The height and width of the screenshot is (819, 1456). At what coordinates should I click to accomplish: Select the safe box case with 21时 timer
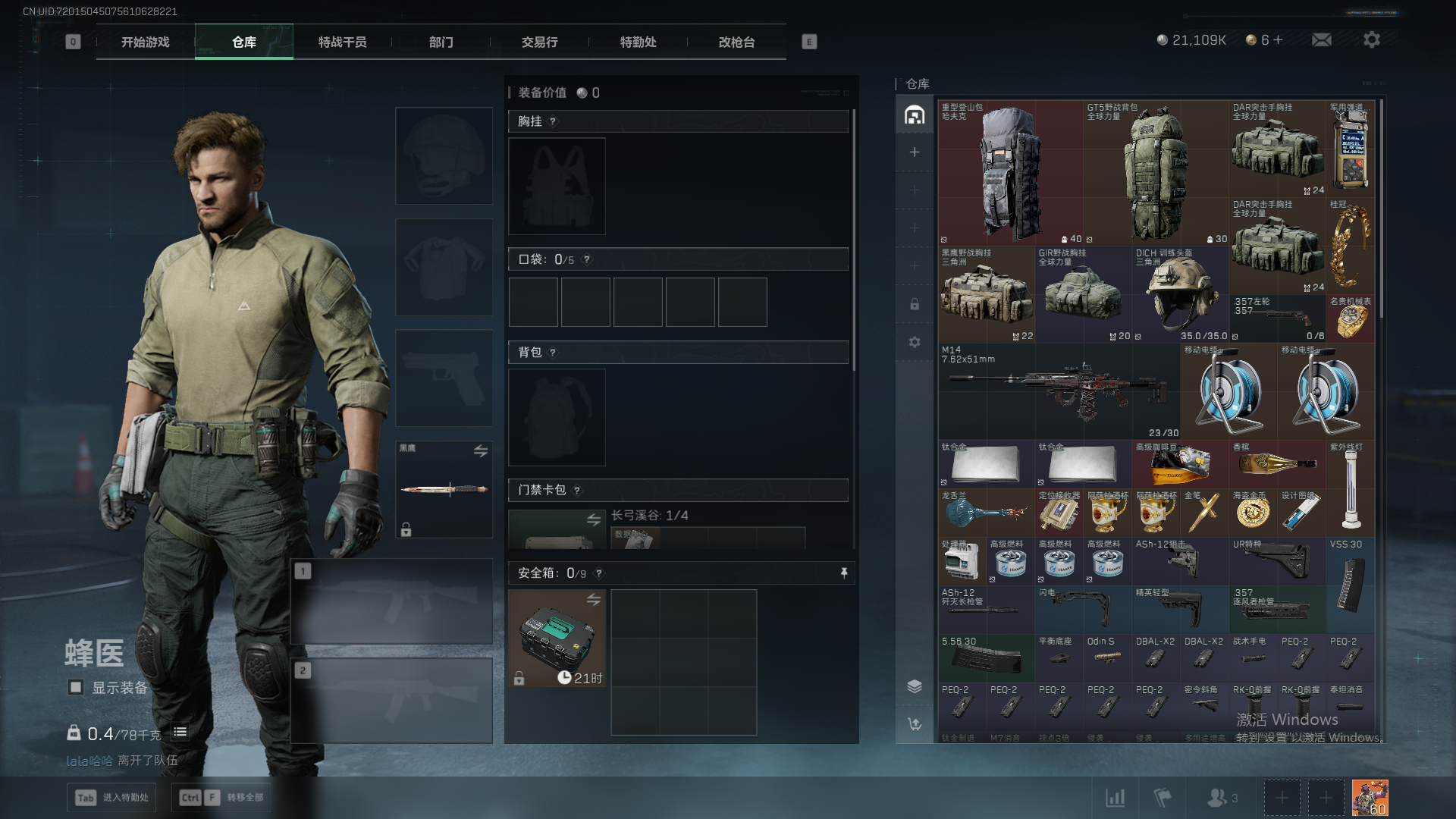(557, 638)
